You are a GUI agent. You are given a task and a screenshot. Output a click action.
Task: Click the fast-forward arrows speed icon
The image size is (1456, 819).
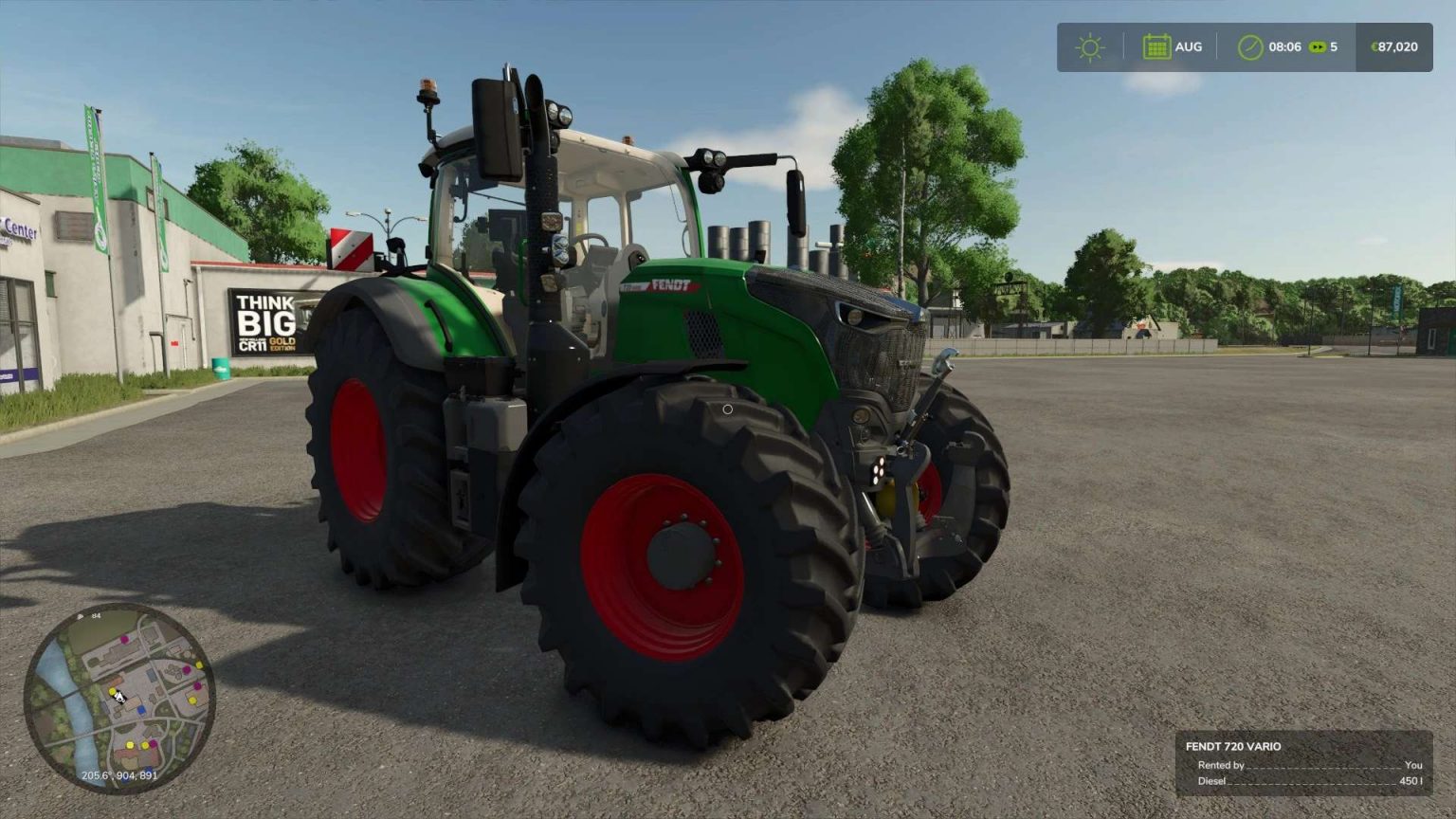[1317, 45]
